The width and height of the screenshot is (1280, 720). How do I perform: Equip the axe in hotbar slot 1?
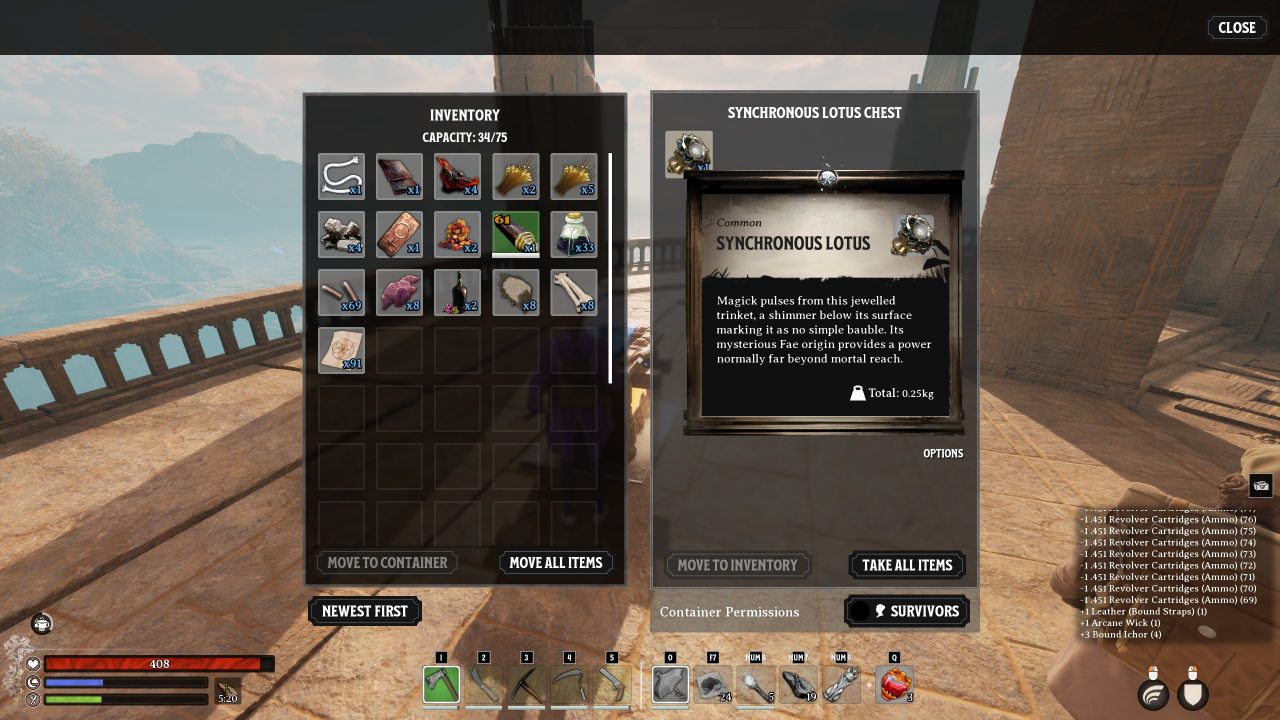[x=441, y=685]
